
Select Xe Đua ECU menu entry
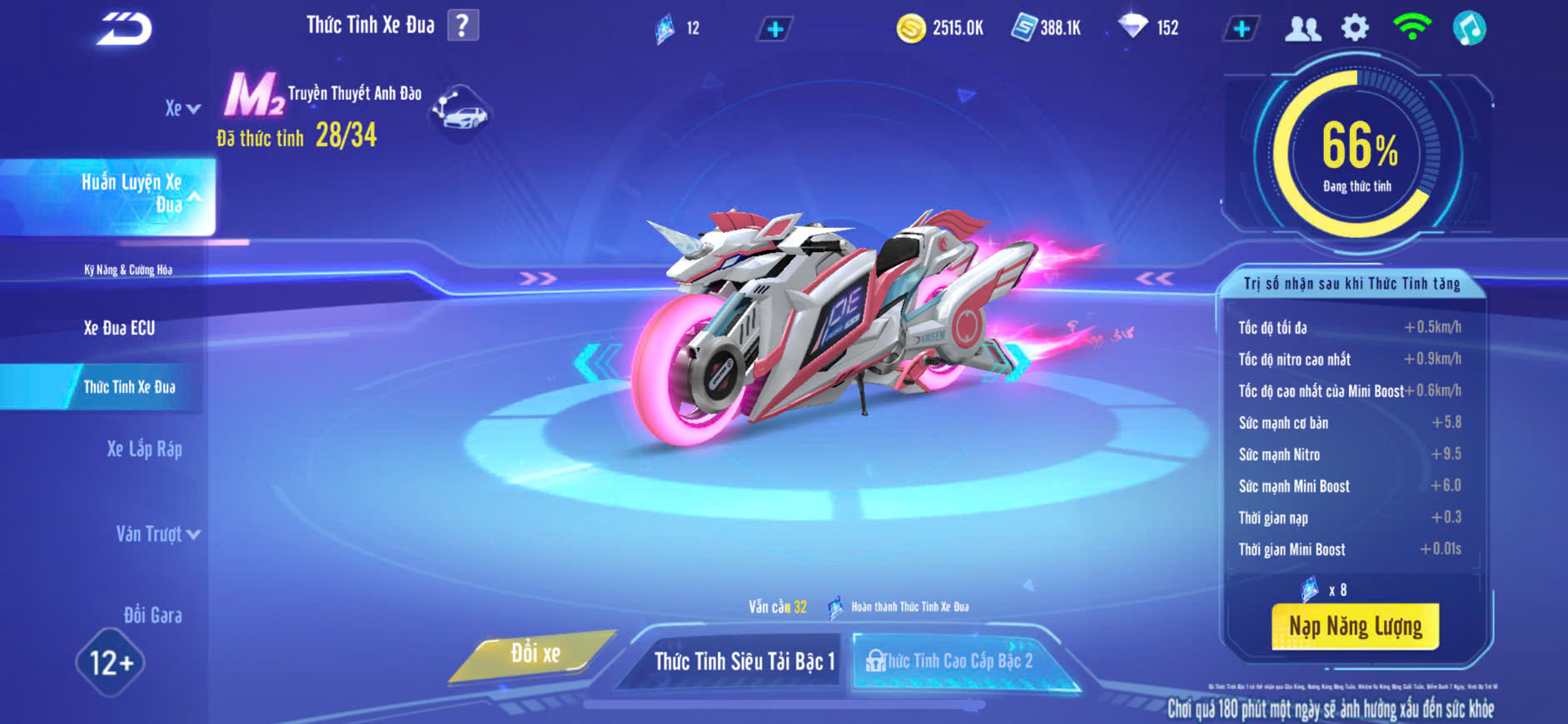[x=119, y=328]
